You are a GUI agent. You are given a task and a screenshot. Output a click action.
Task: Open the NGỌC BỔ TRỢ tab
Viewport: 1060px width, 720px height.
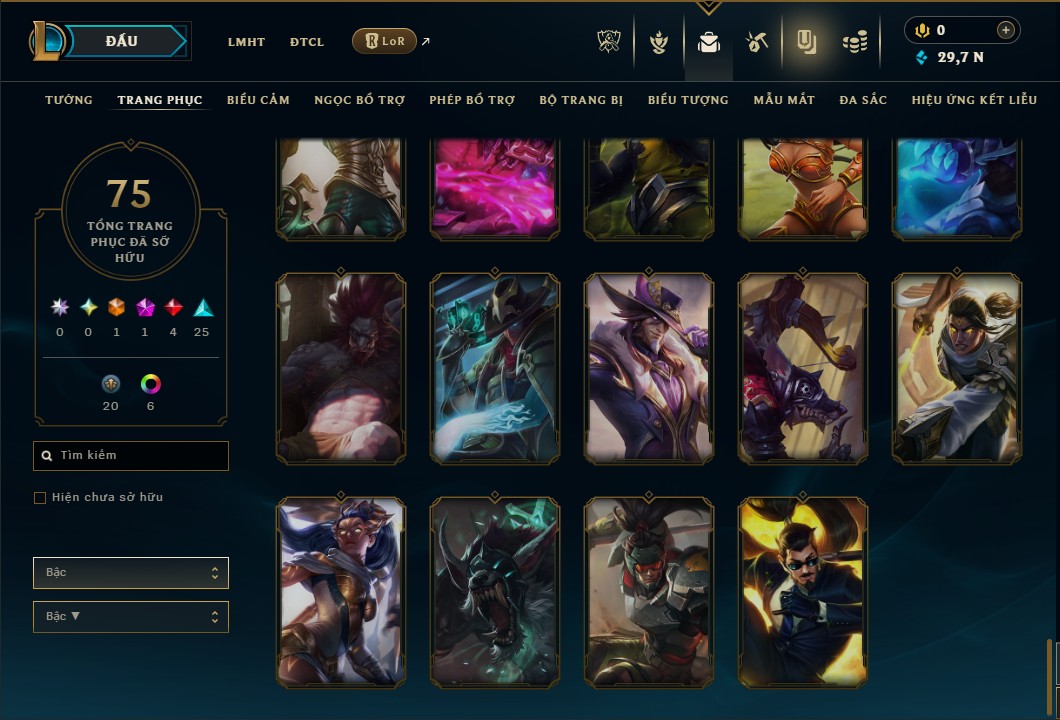[x=359, y=100]
